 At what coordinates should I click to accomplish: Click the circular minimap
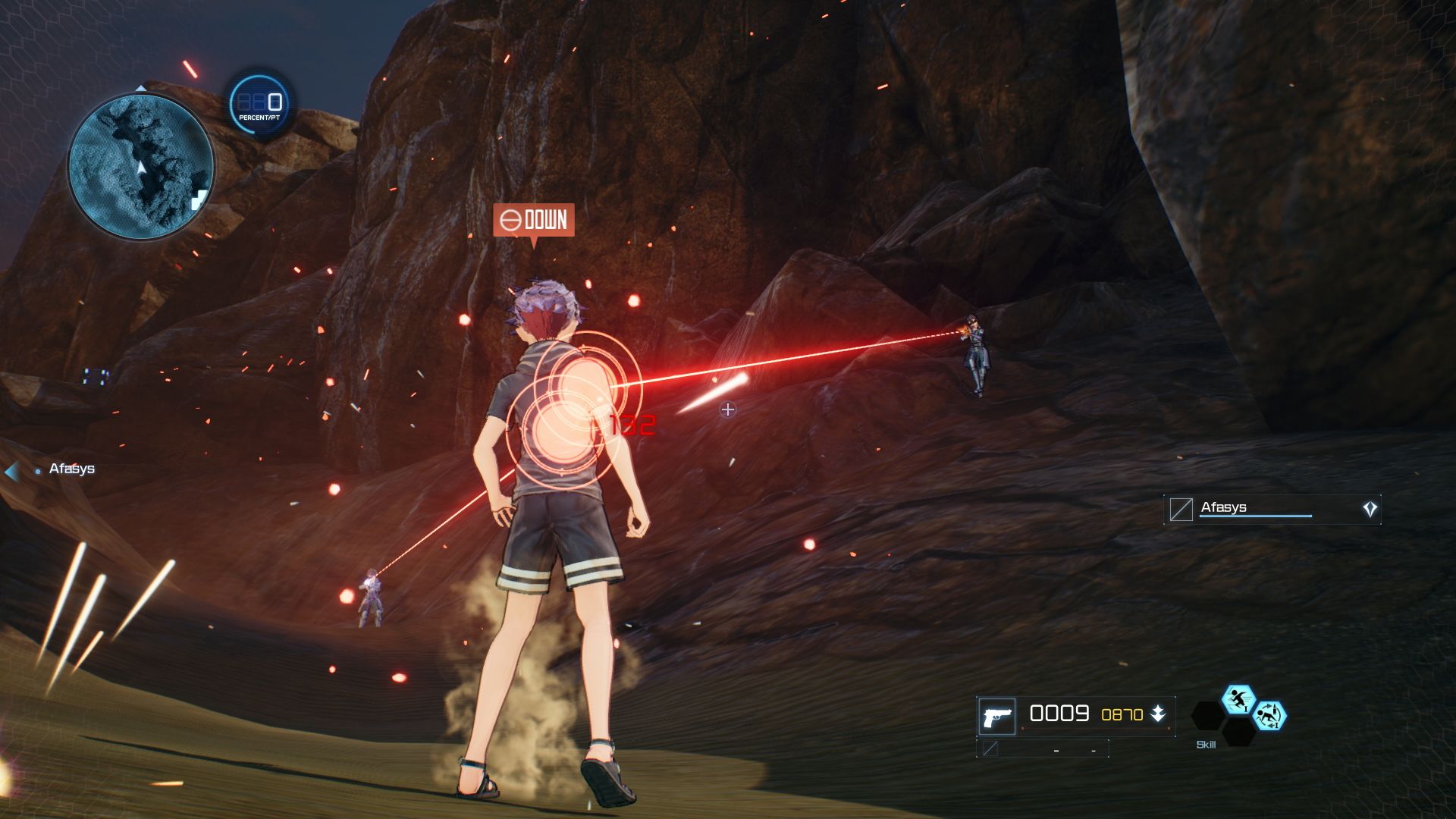click(x=141, y=165)
